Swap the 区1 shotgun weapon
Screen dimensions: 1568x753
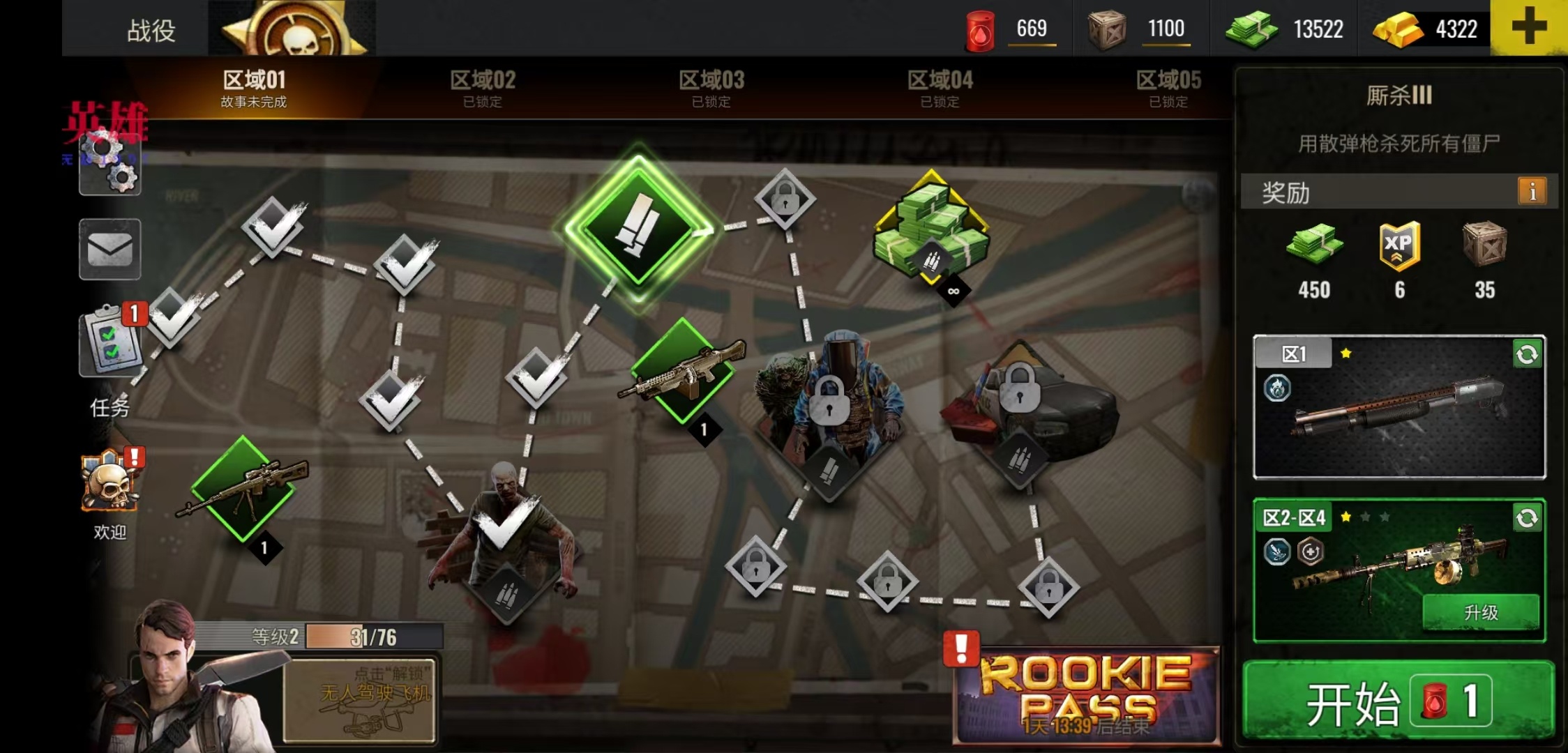tap(1526, 355)
